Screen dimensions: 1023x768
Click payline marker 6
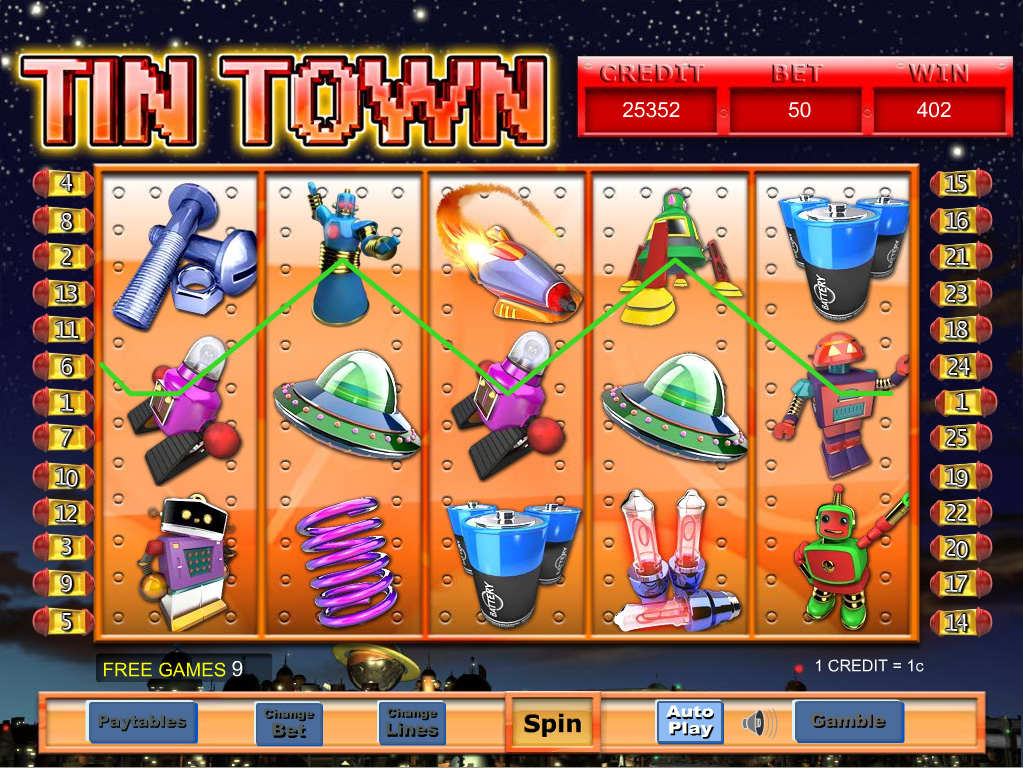(x=66, y=367)
